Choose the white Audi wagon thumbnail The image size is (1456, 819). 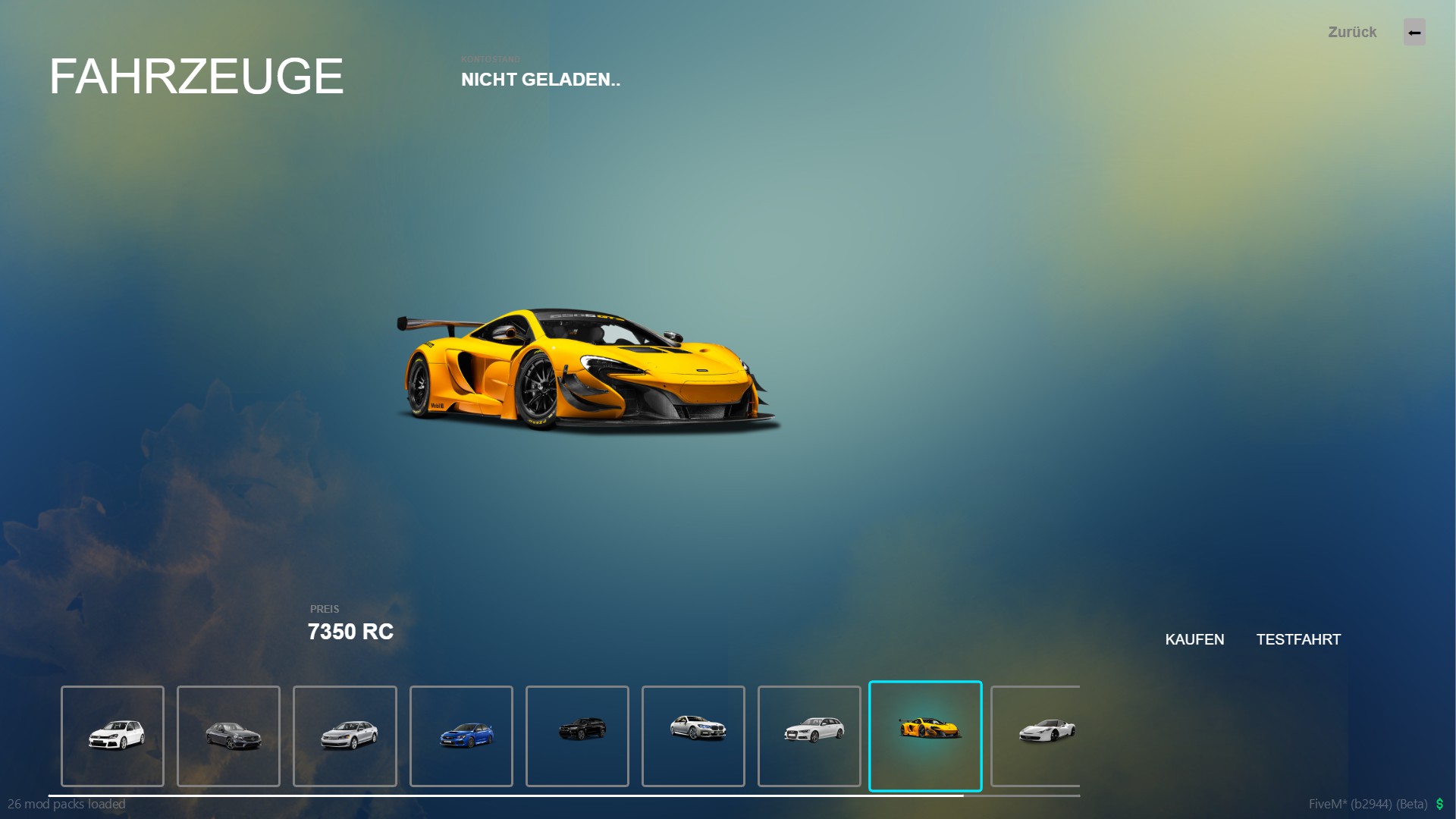pos(809,736)
